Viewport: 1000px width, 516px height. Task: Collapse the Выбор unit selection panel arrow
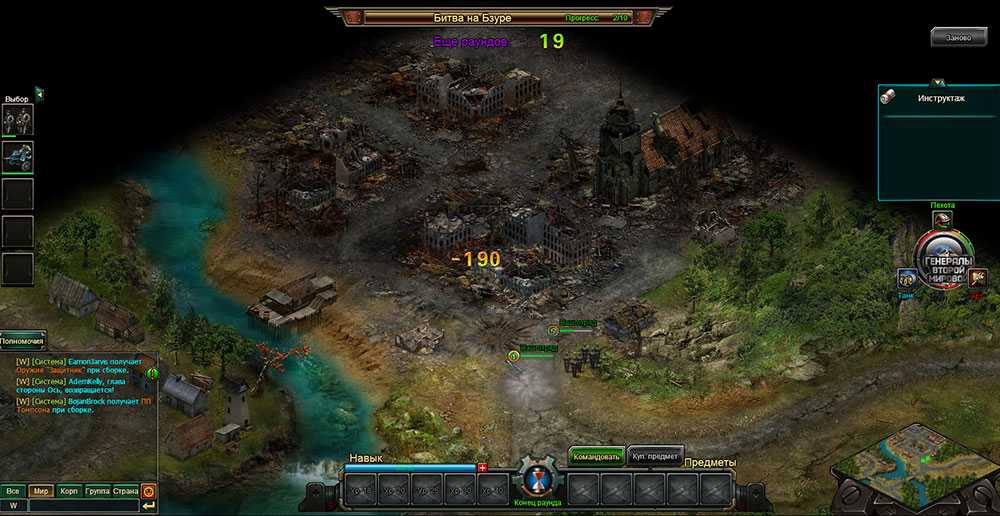click(x=39, y=94)
